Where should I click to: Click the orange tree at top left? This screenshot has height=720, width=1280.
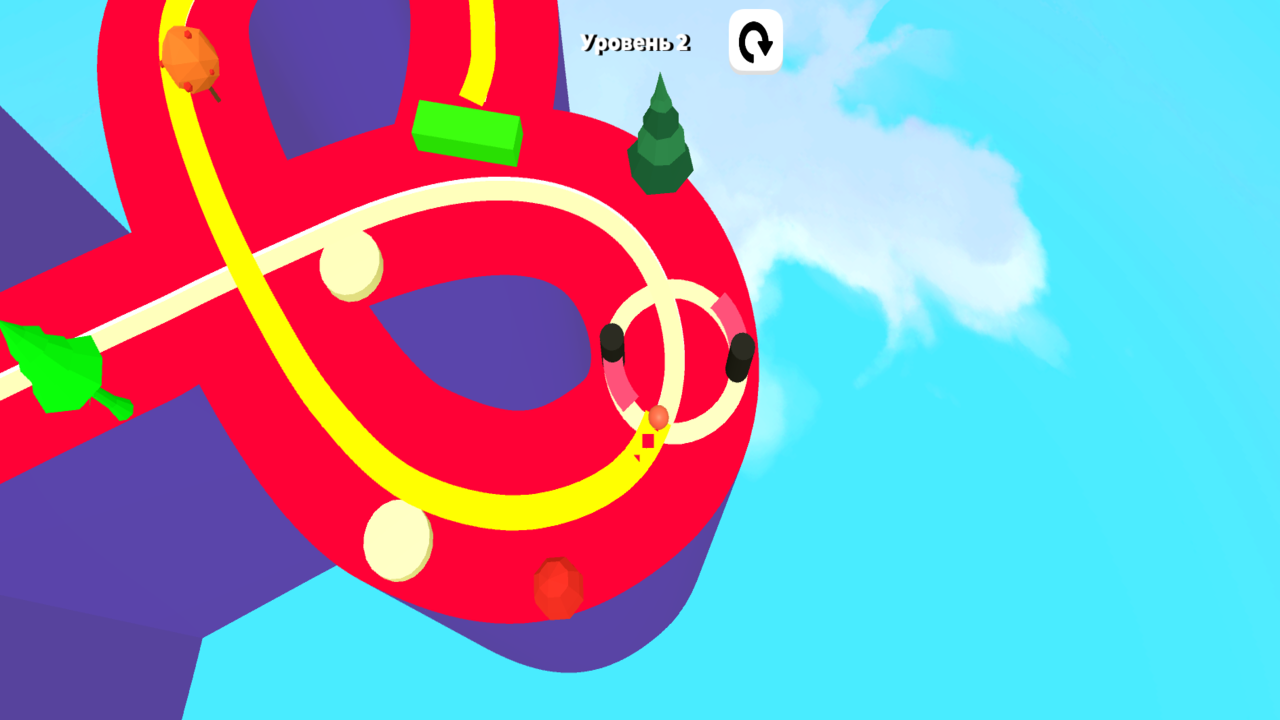coord(191,60)
